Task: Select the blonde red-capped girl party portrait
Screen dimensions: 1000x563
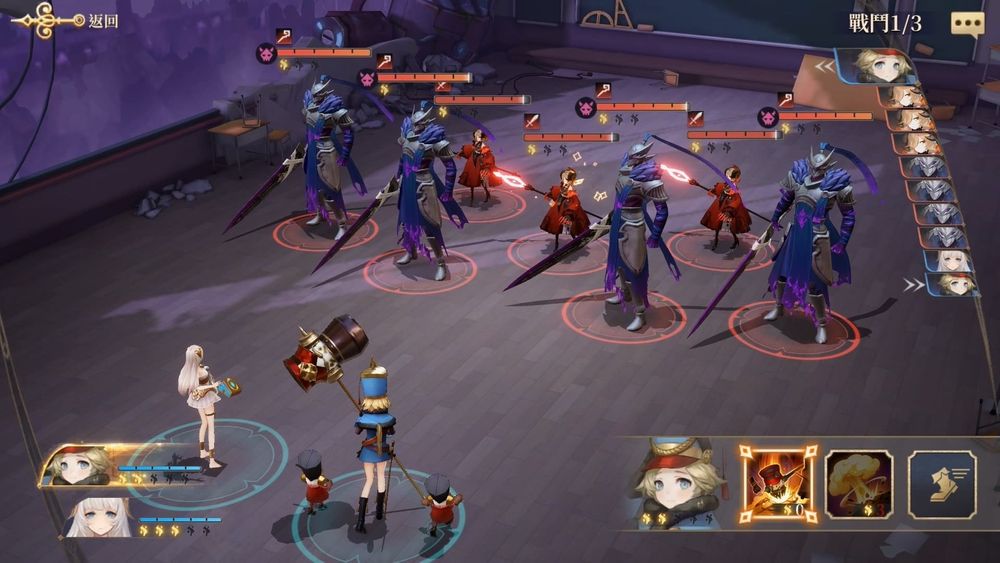Action: [80, 466]
